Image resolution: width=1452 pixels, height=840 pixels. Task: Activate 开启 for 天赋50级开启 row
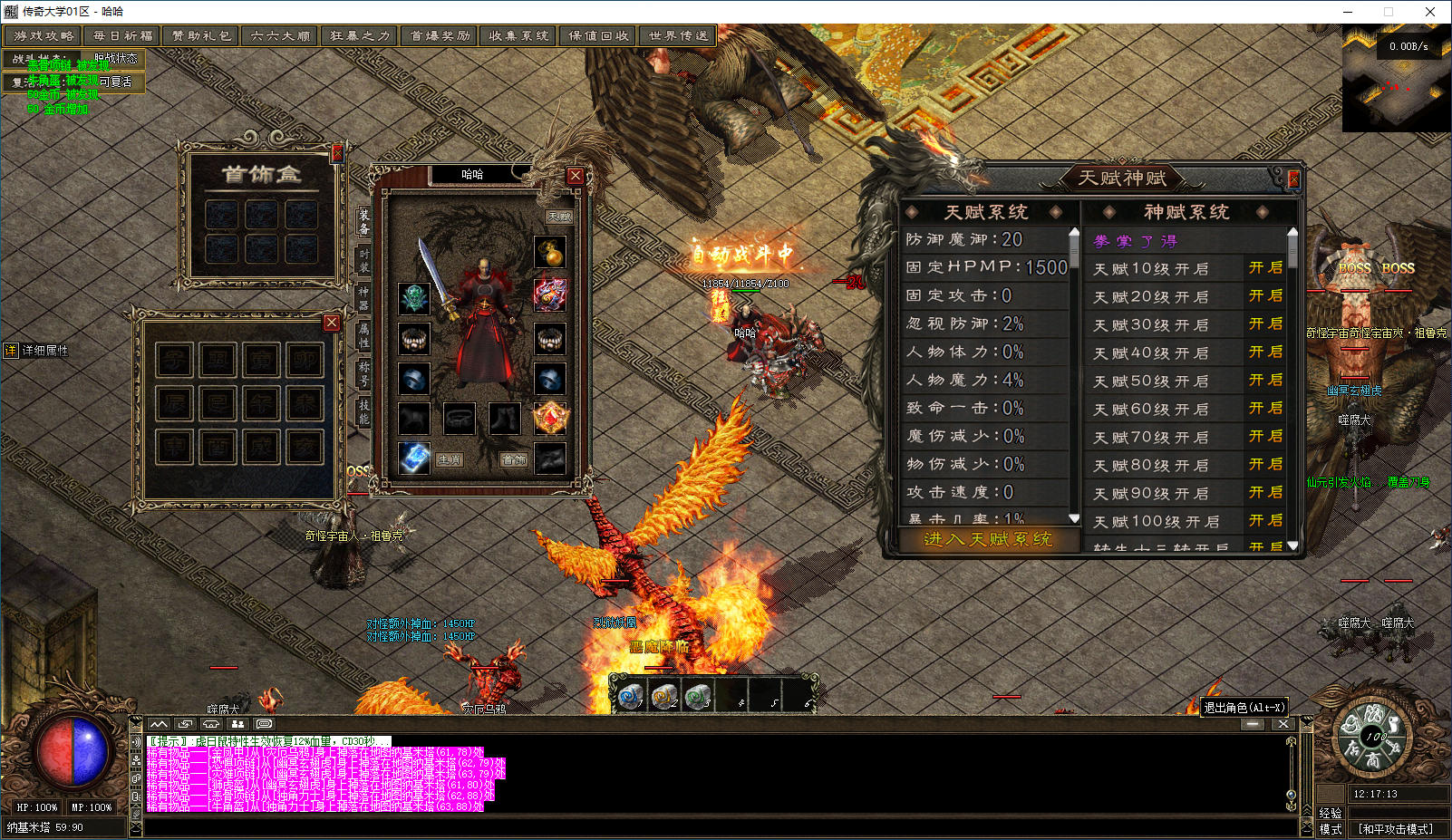click(x=1265, y=381)
